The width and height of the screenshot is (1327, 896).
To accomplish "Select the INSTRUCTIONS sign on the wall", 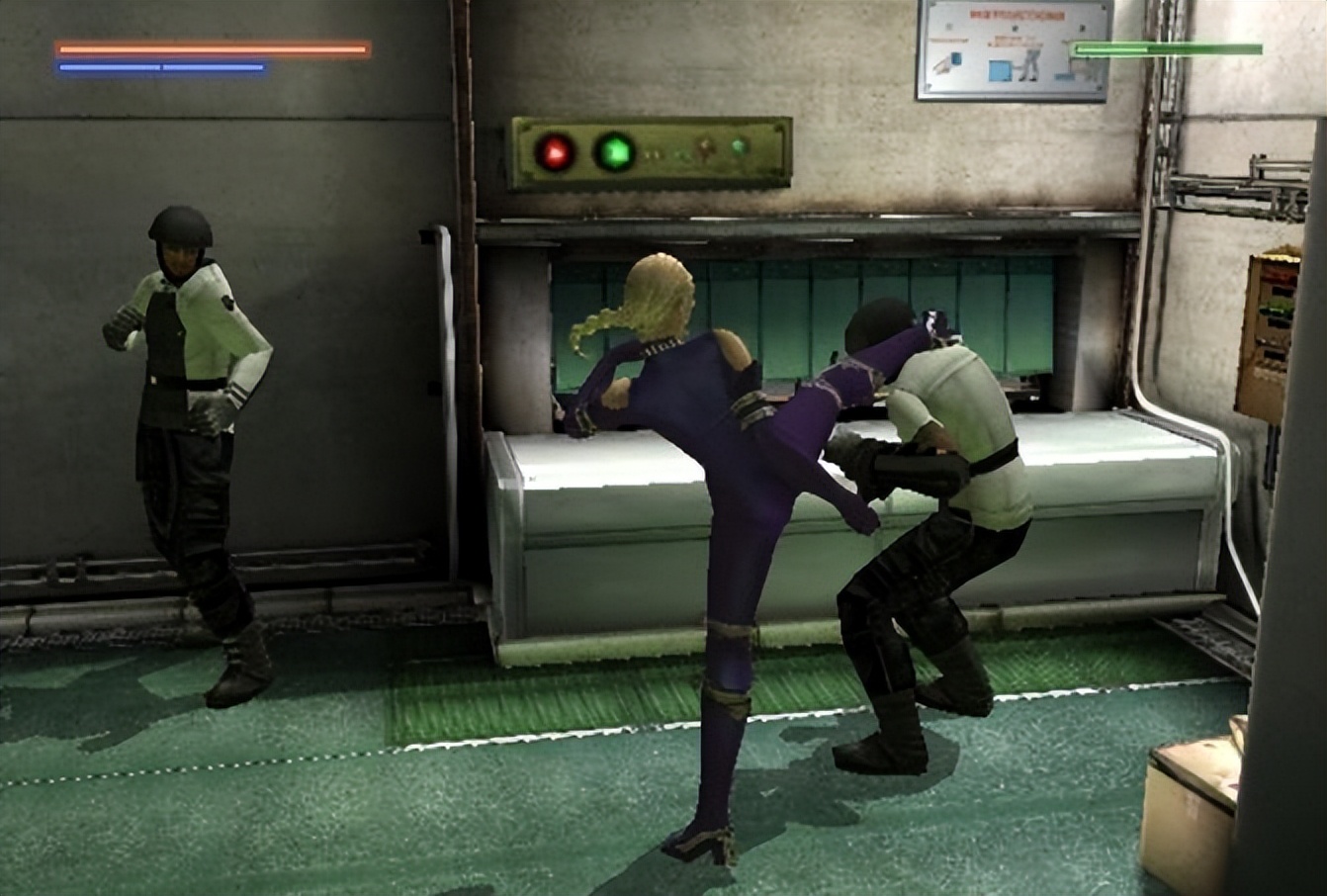I will click(x=1013, y=49).
